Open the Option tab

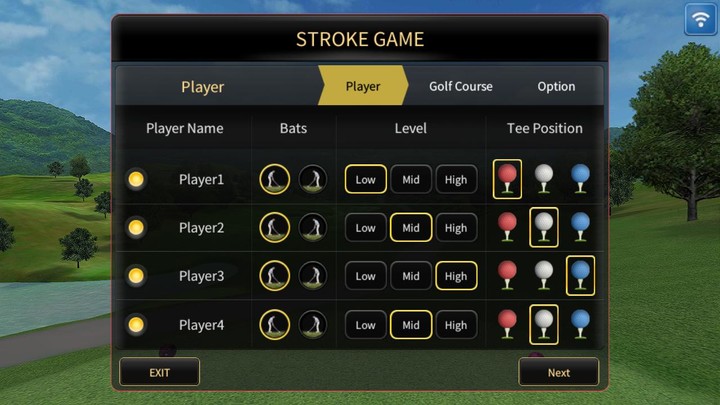[x=556, y=86]
